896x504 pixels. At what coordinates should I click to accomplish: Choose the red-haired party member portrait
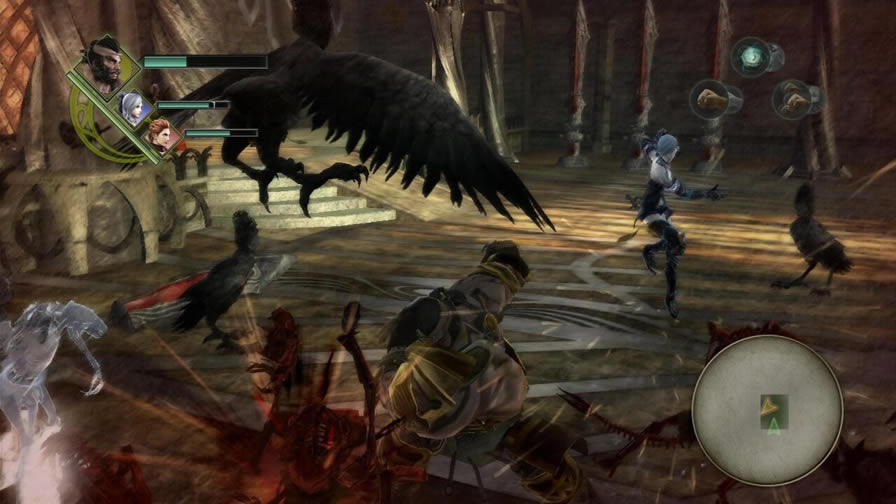point(160,133)
